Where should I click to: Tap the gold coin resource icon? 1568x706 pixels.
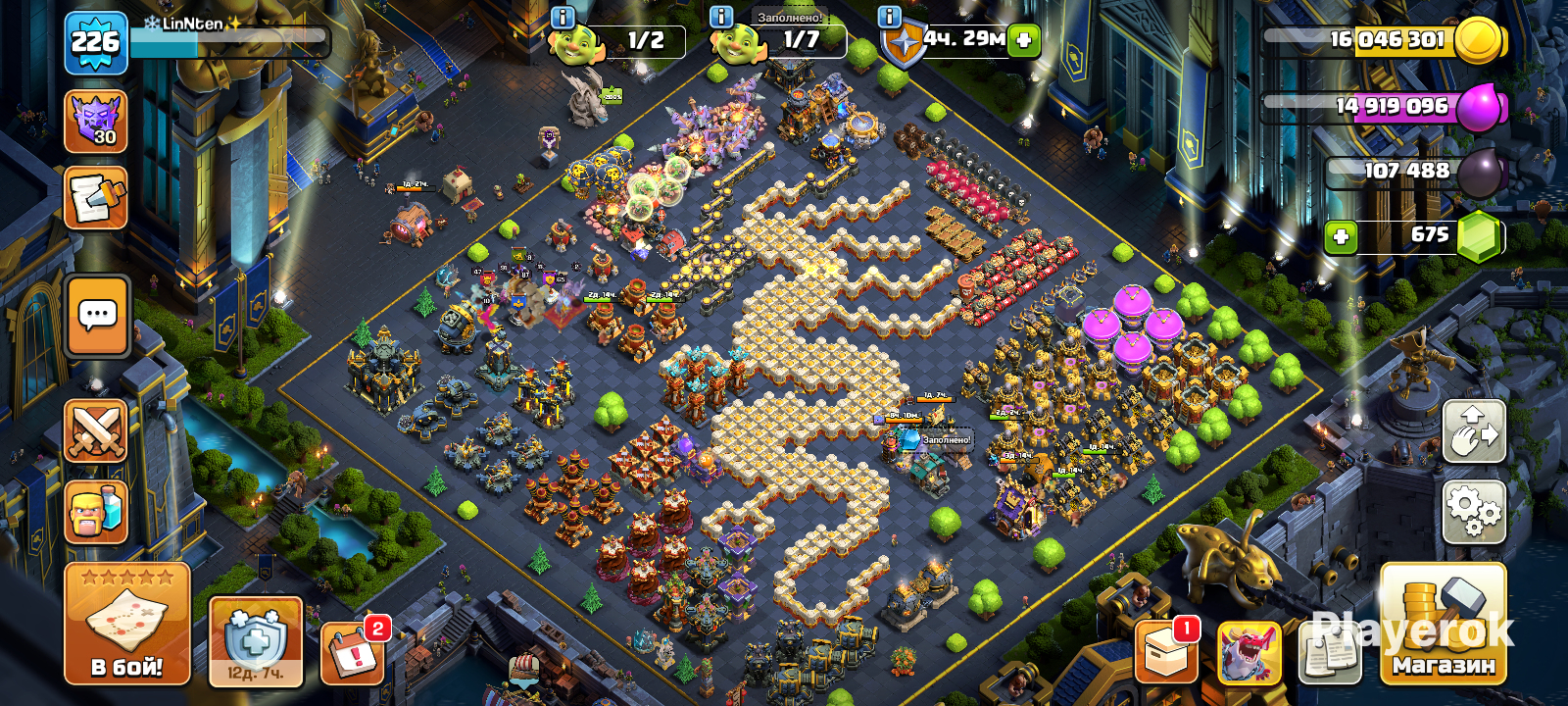(x=1480, y=40)
